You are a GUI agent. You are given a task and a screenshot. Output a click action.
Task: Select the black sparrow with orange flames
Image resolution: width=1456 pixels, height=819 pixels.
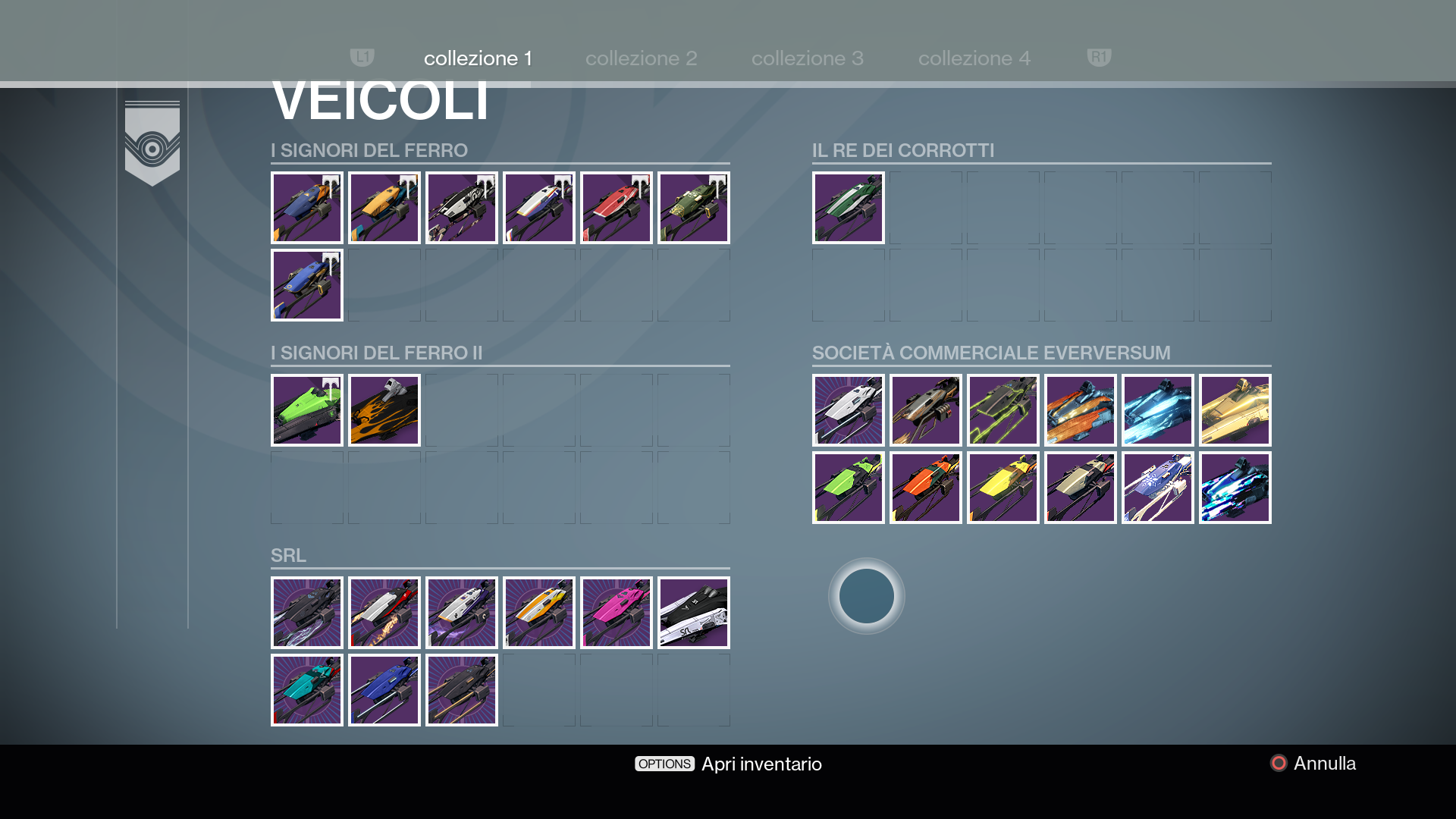(x=384, y=410)
